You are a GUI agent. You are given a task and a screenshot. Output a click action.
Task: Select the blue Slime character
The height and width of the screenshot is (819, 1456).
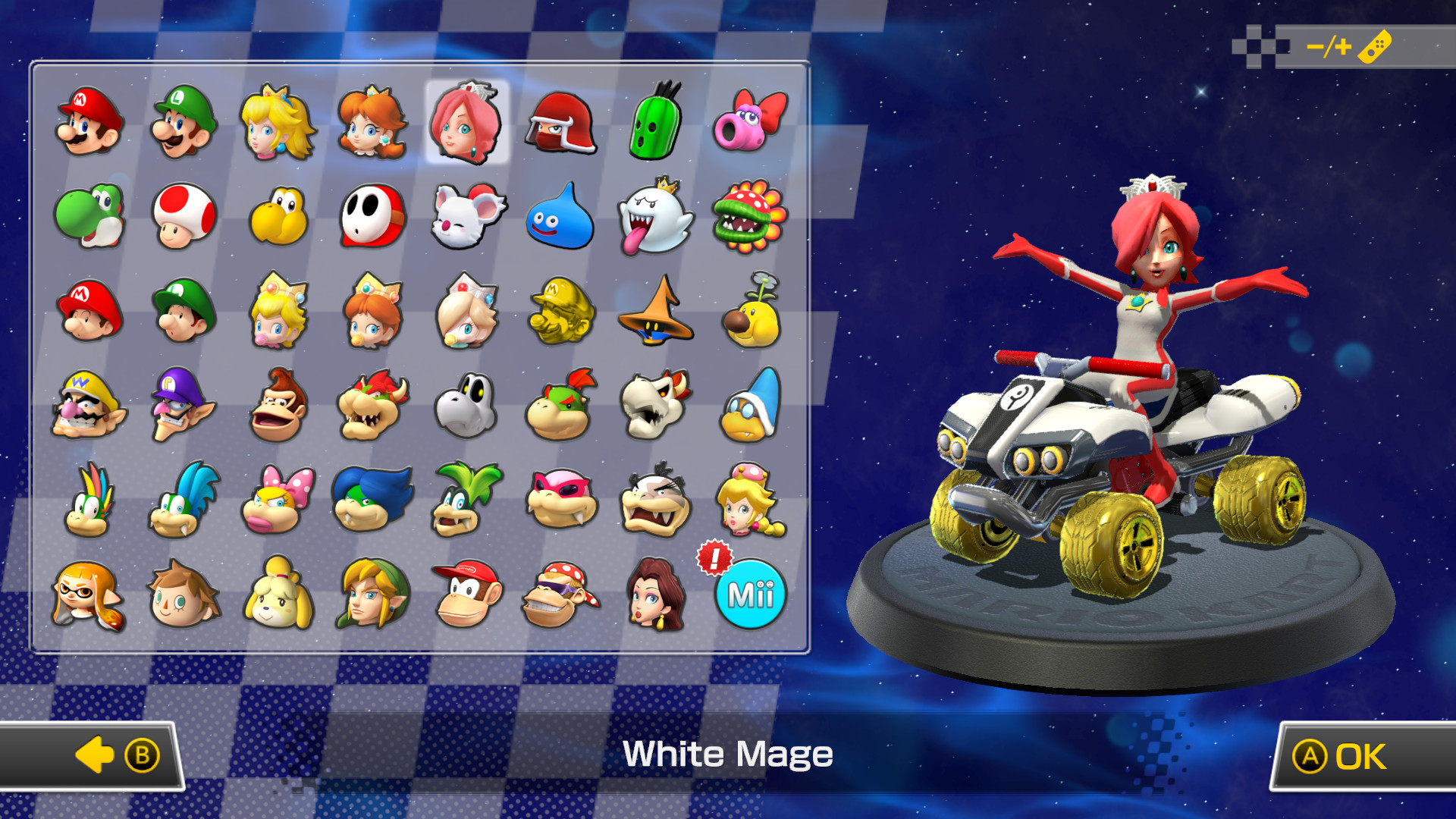click(x=560, y=216)
